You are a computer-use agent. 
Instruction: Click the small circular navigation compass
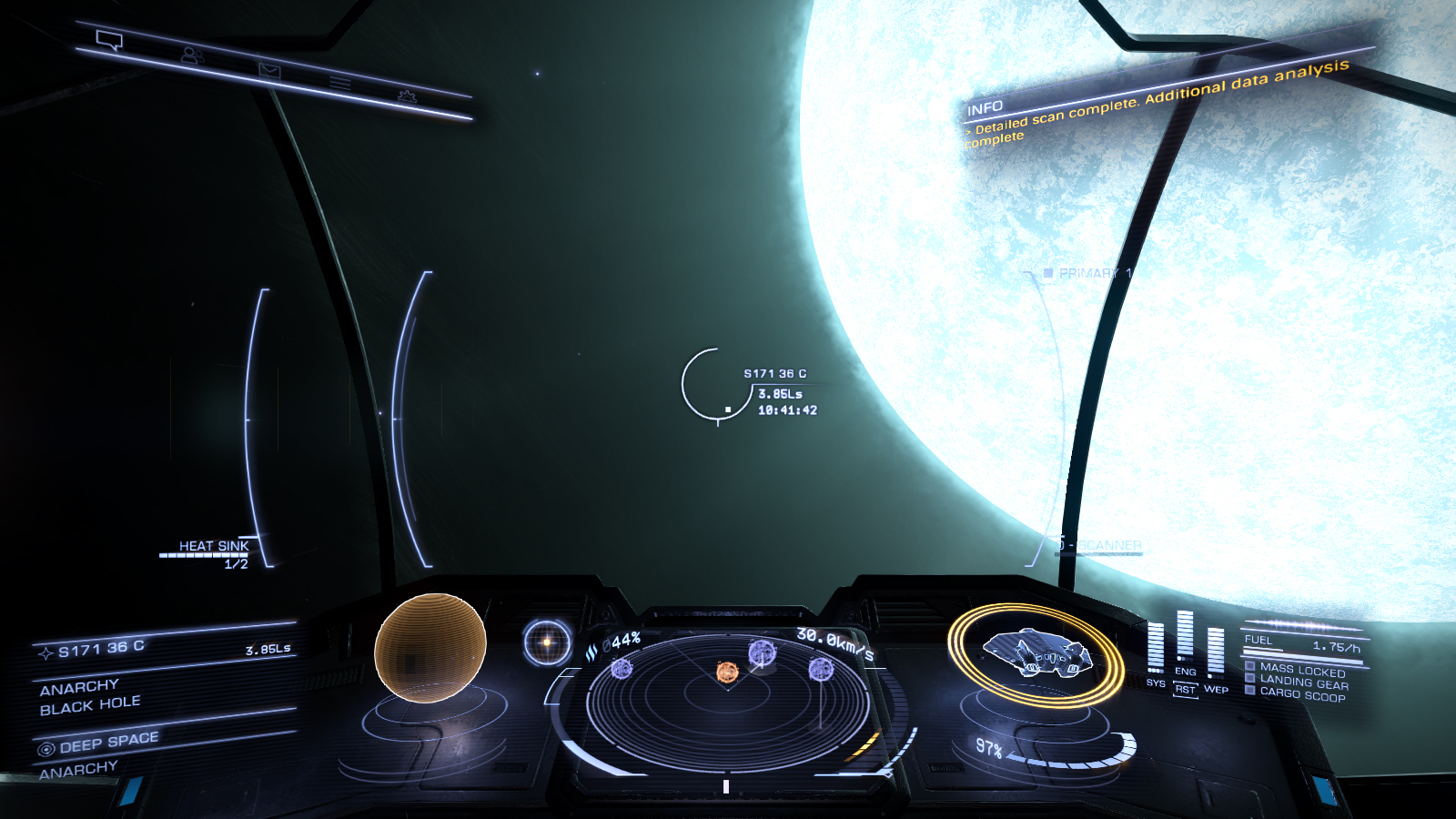click(547, 642)
